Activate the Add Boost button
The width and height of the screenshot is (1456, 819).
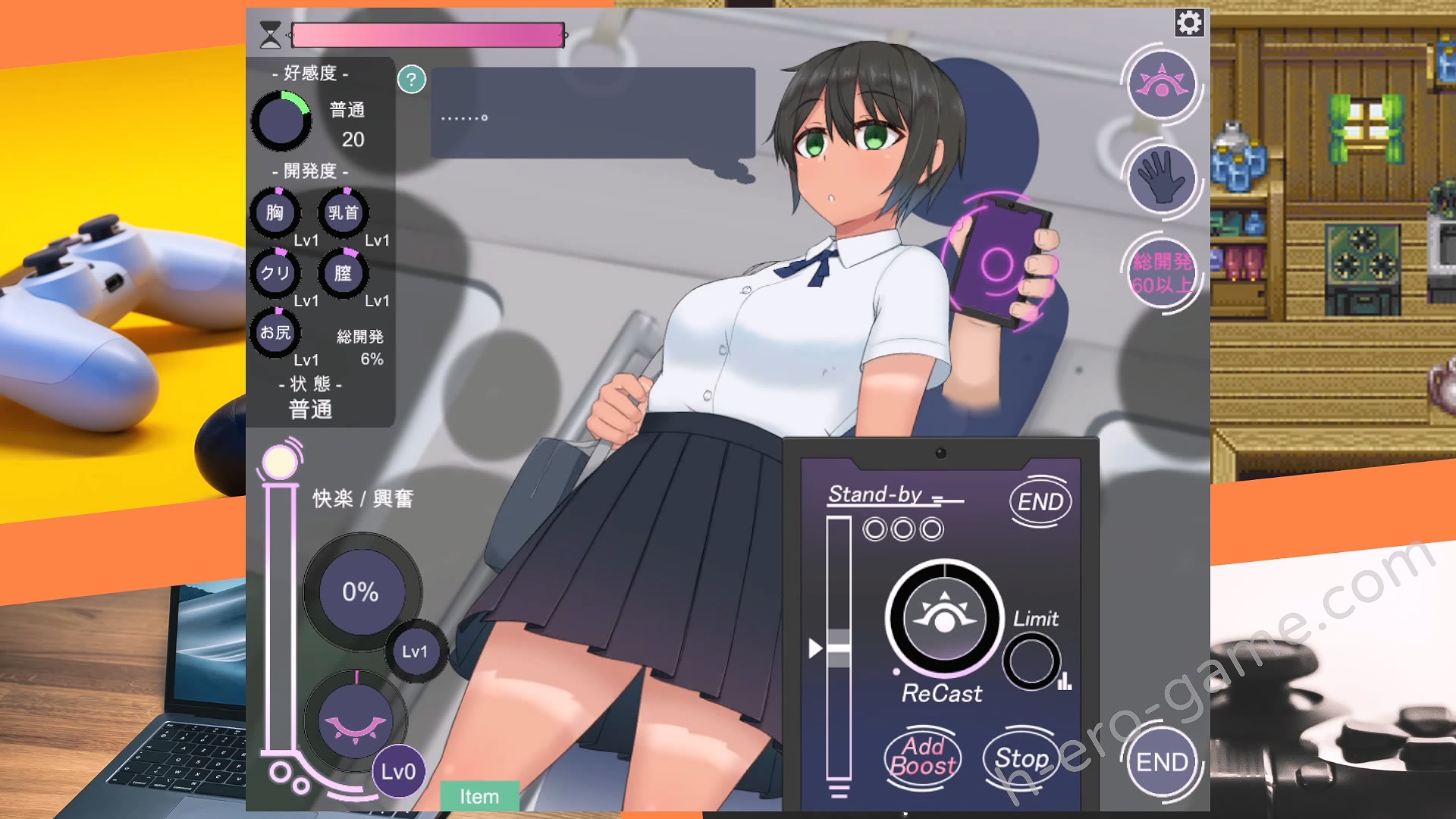click(923, 757)
